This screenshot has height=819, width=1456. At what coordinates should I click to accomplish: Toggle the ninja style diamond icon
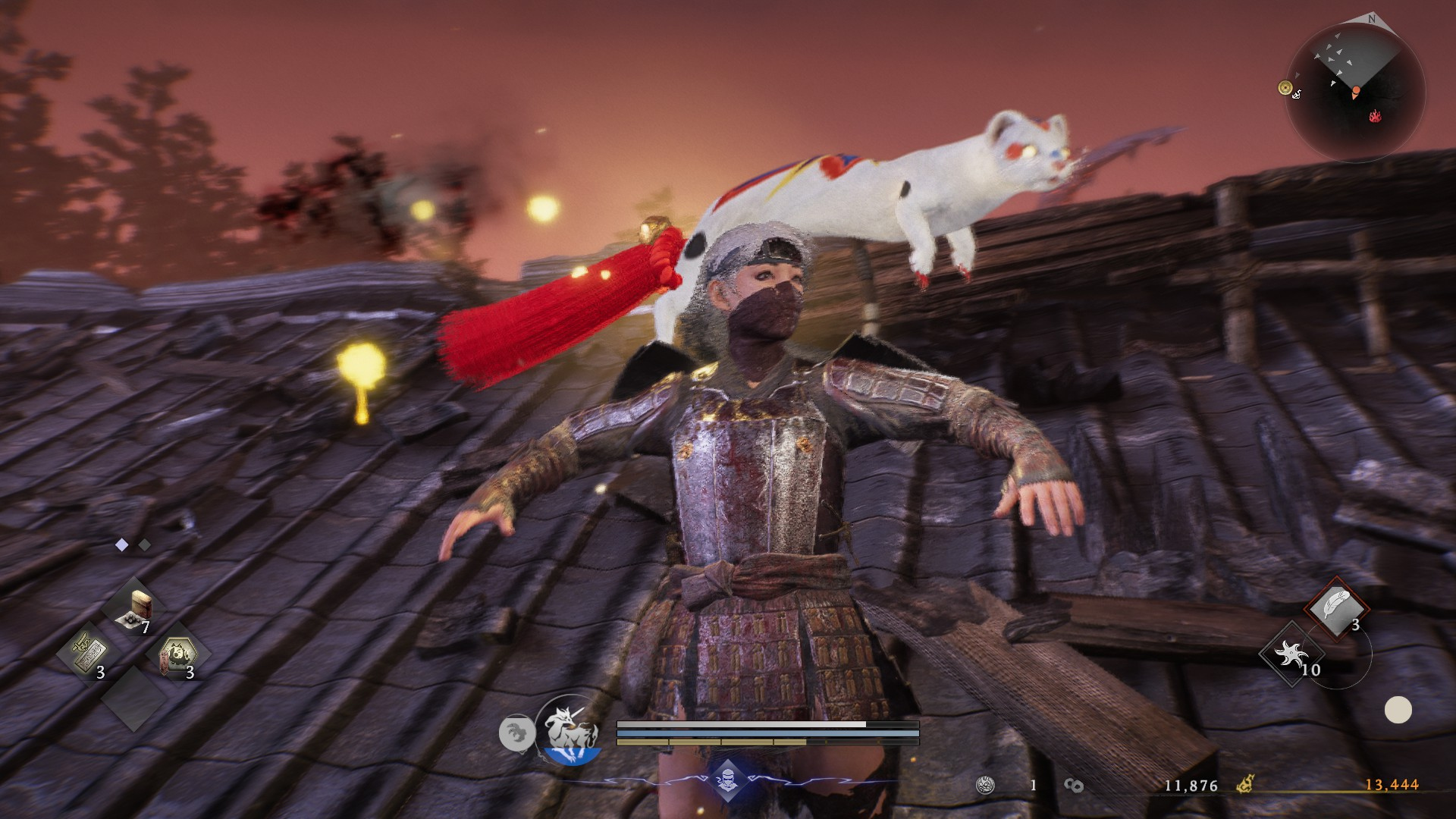point(727,780)
